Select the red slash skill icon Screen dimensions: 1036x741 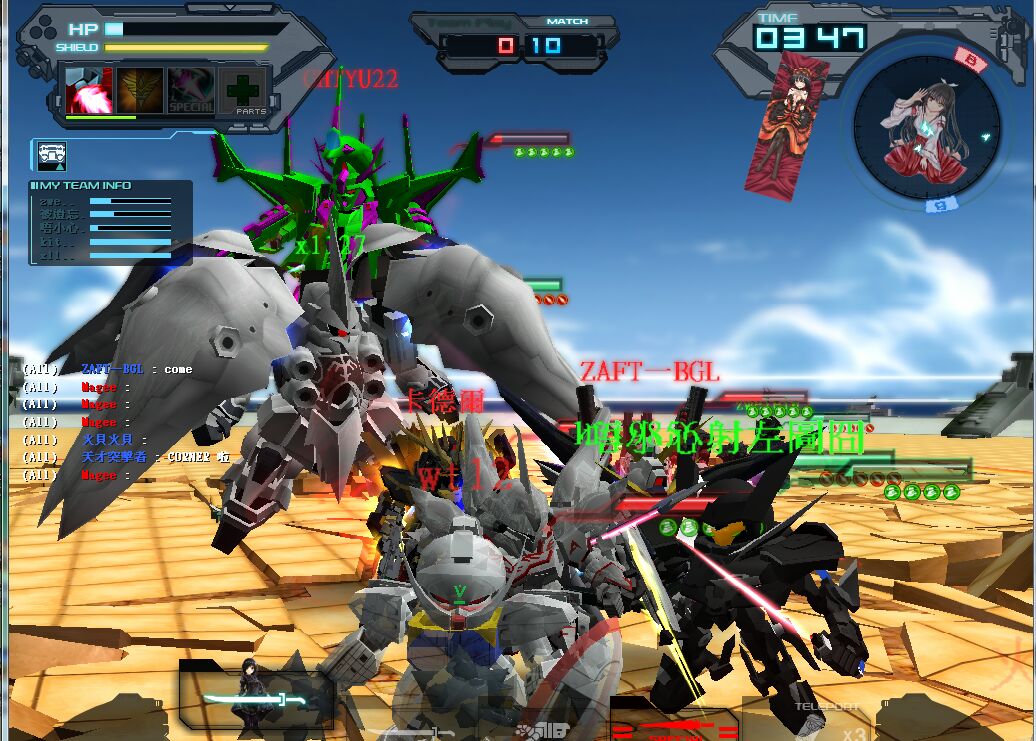pos(88,90)
